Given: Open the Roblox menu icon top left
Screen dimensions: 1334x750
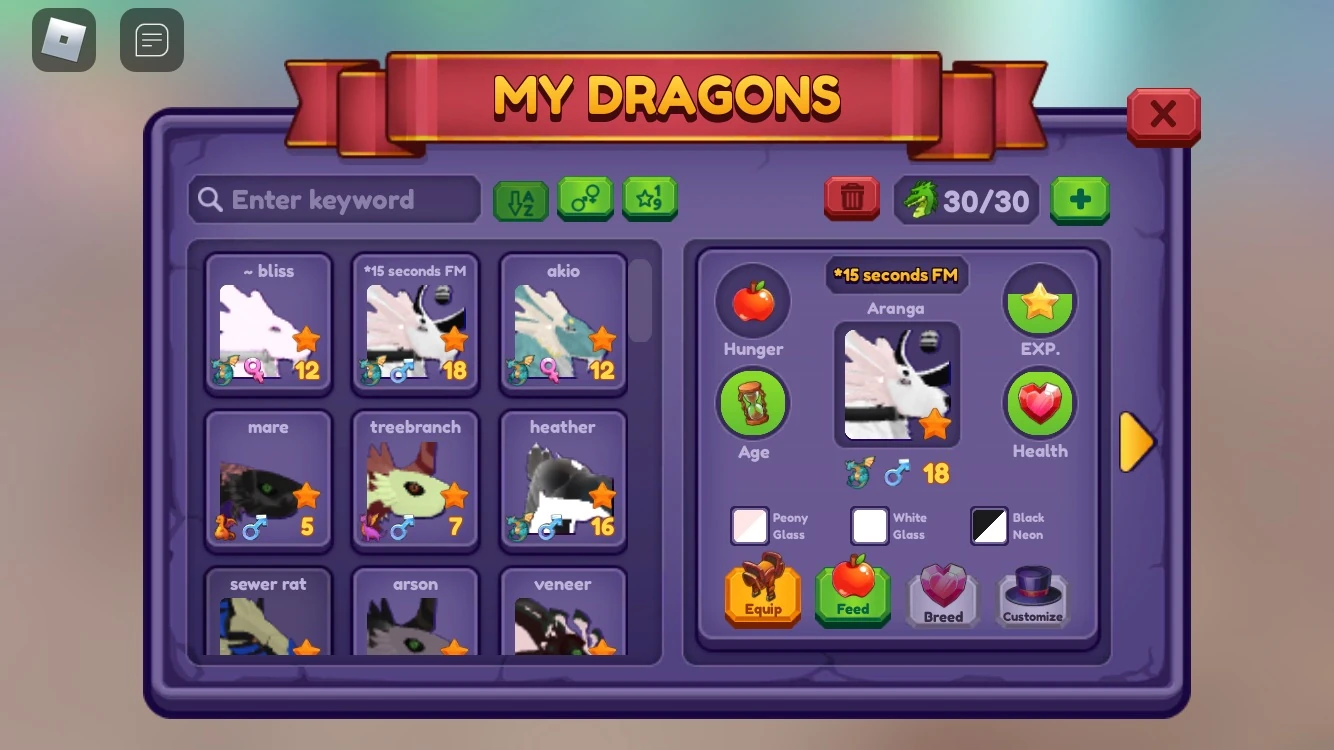Looking at the screenshot, I should (64, 40).
